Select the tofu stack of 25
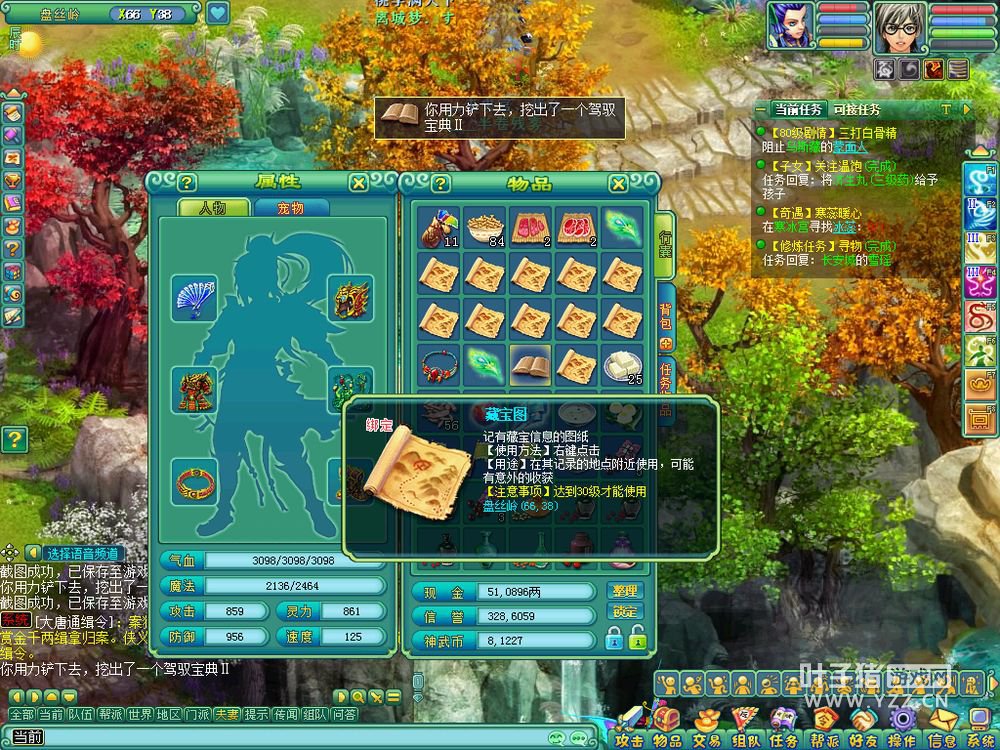Screen dimensions: 1000x750 pos(622,366)
